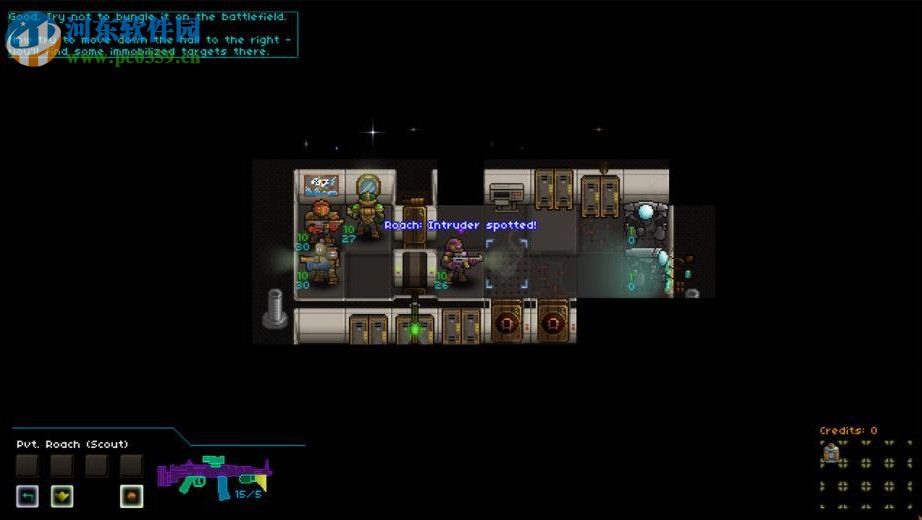Activate the yellow chevron action button
This screenshot has width=922, height=520.
62,495
